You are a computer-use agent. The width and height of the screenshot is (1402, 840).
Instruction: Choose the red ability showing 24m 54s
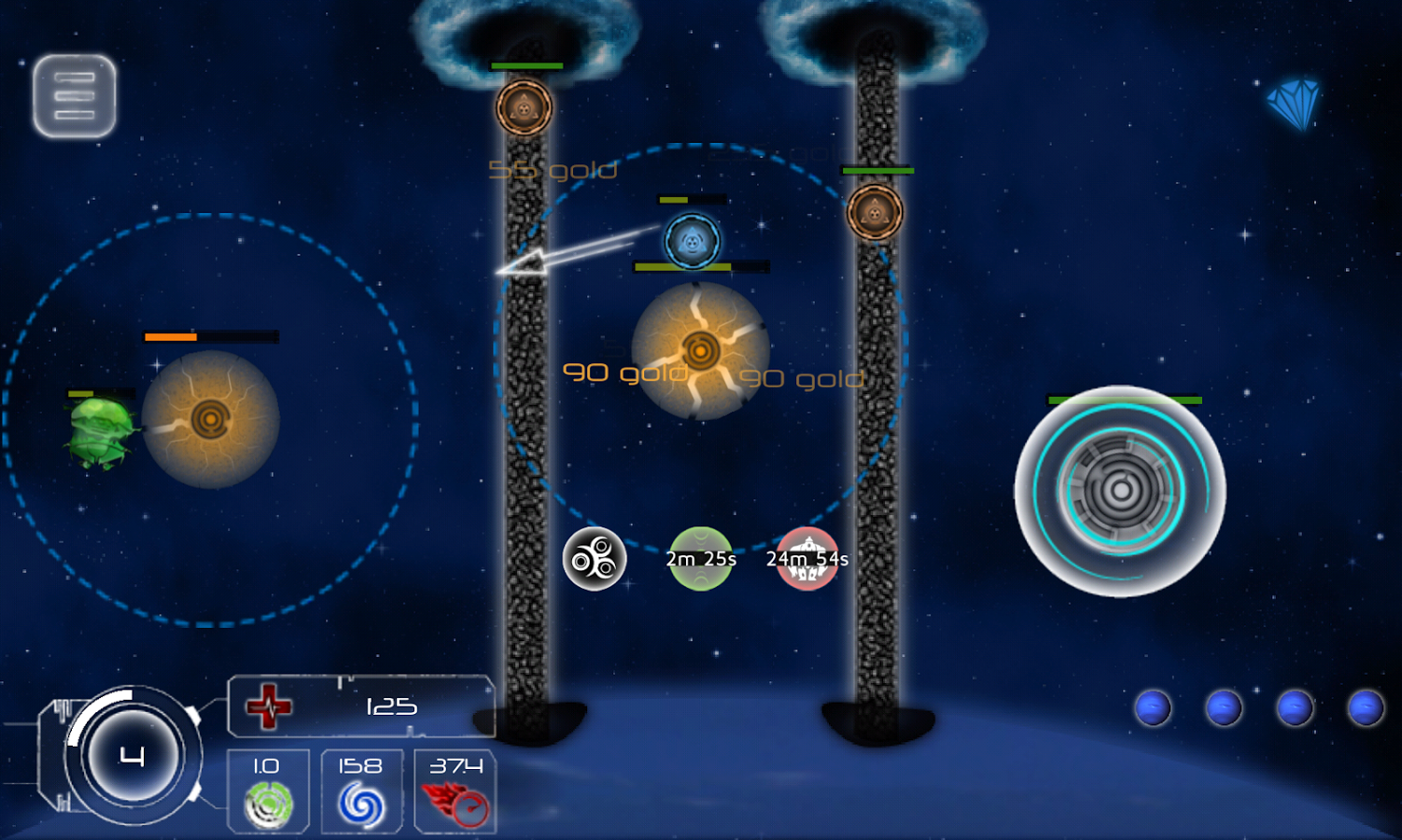[x=807, y=559]
